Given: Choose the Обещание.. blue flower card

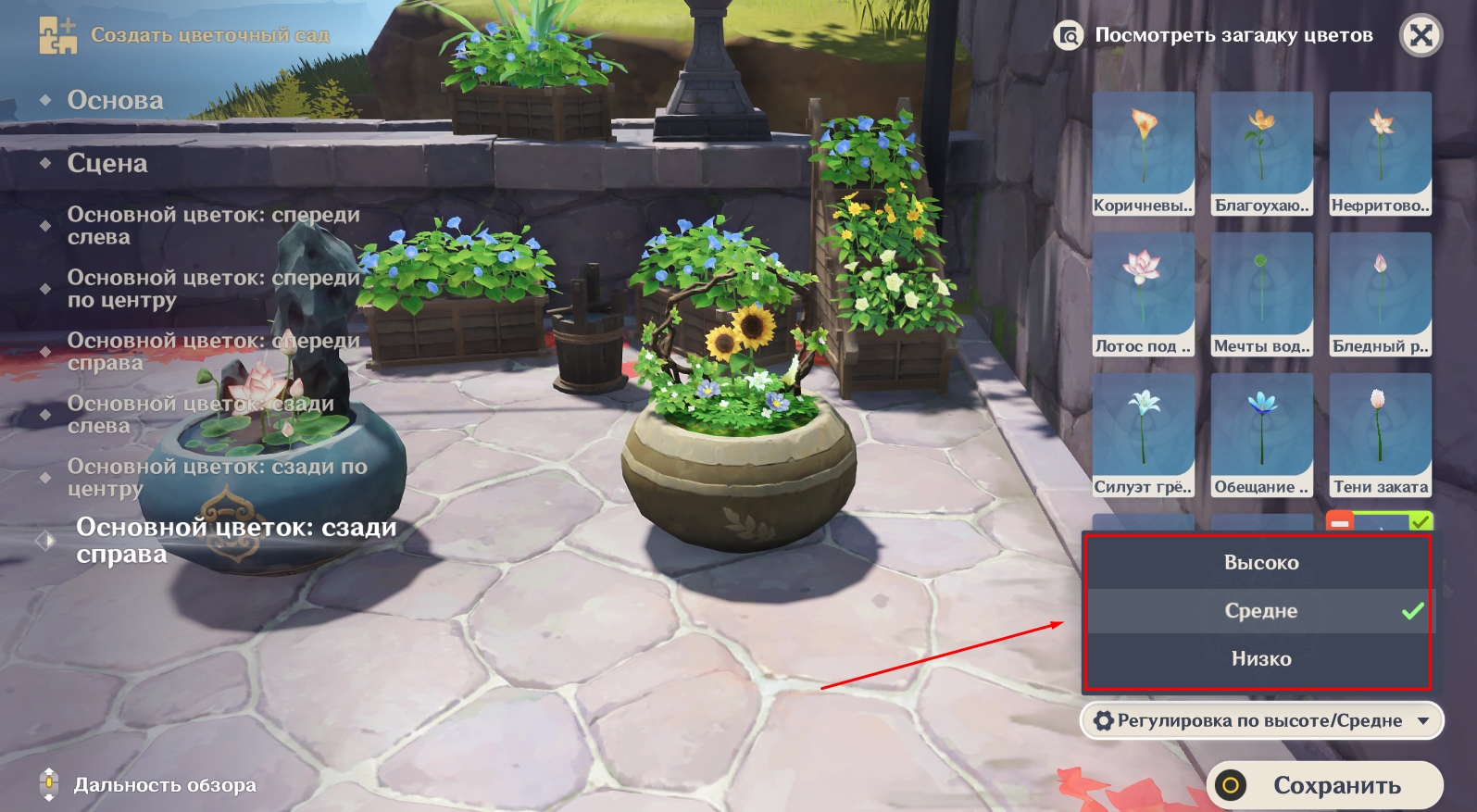Looking at the screenshot, I should [1261, 435].
